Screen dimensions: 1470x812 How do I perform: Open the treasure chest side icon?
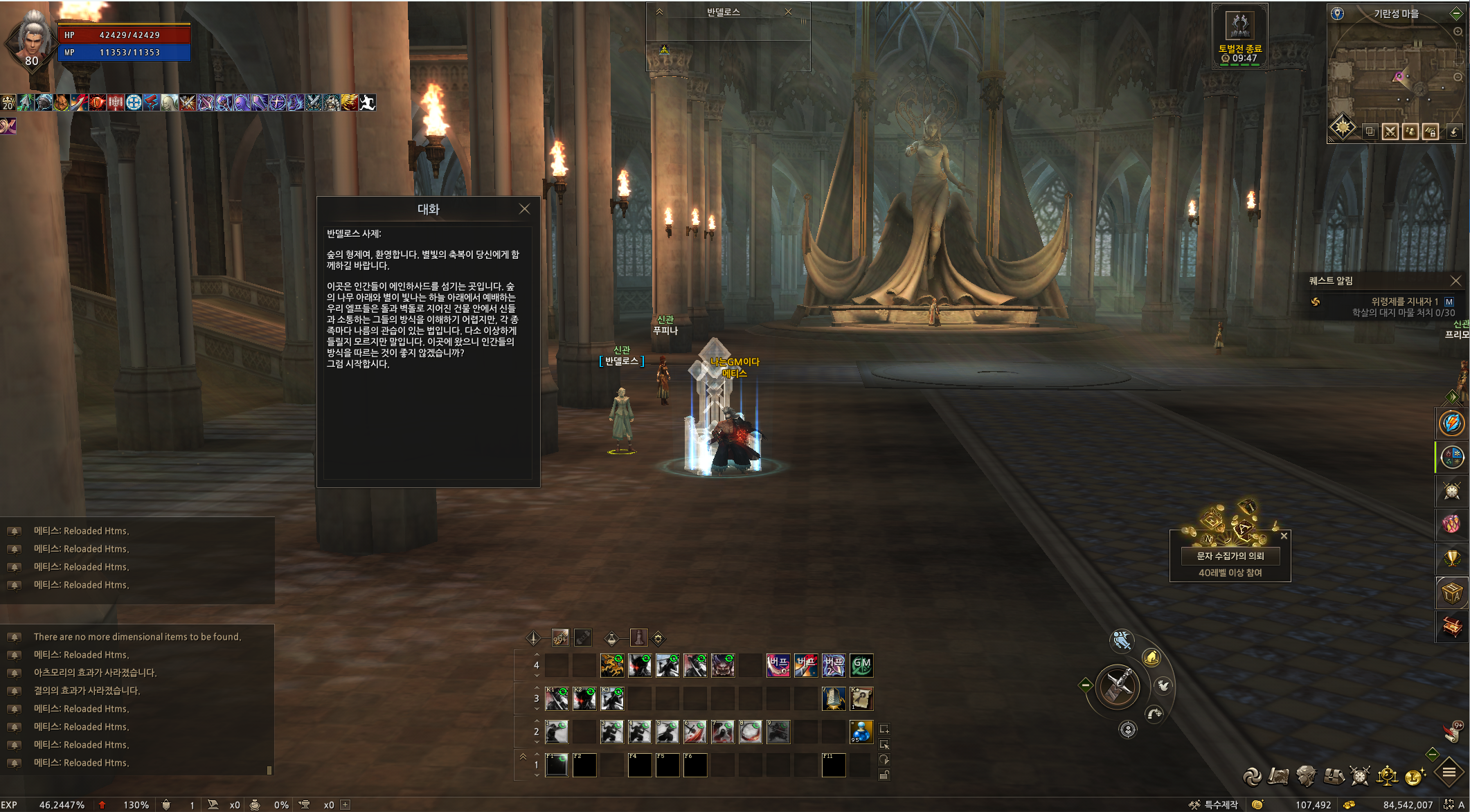click(1451, 626)
